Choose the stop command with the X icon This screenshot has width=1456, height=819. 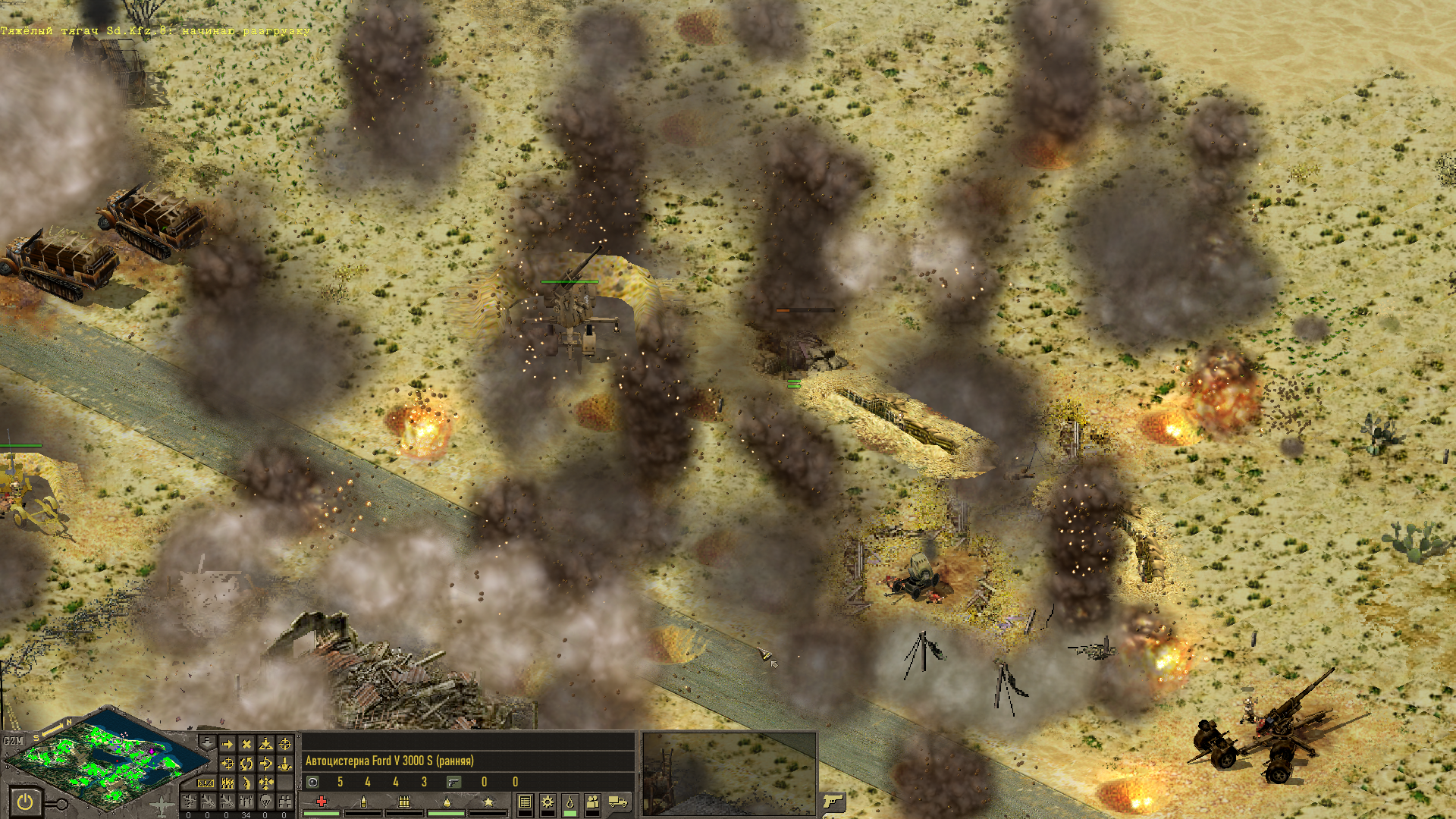(x=246, y=745)
